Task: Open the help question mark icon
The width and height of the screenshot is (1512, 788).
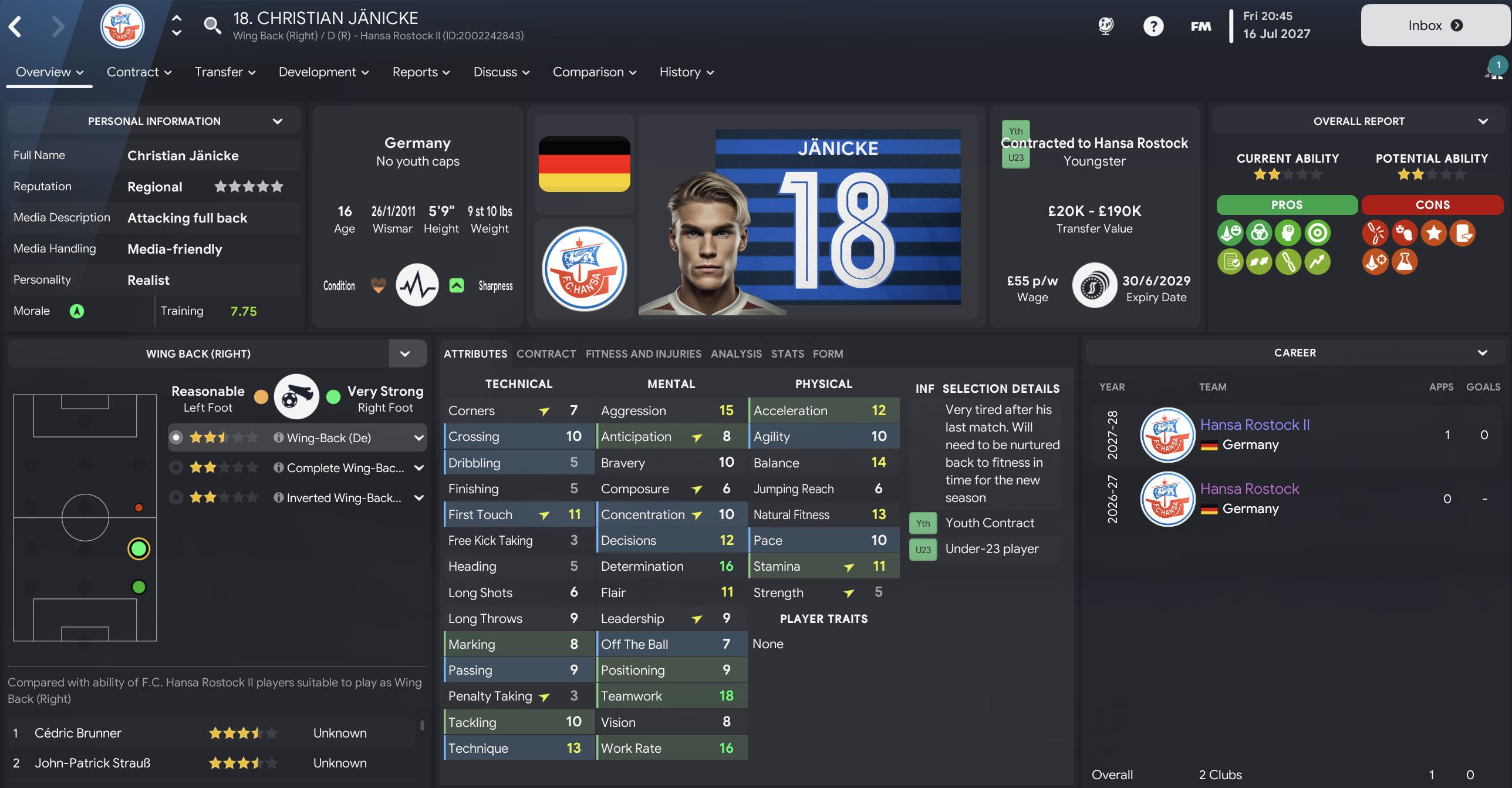Action: coord(1153,26)
